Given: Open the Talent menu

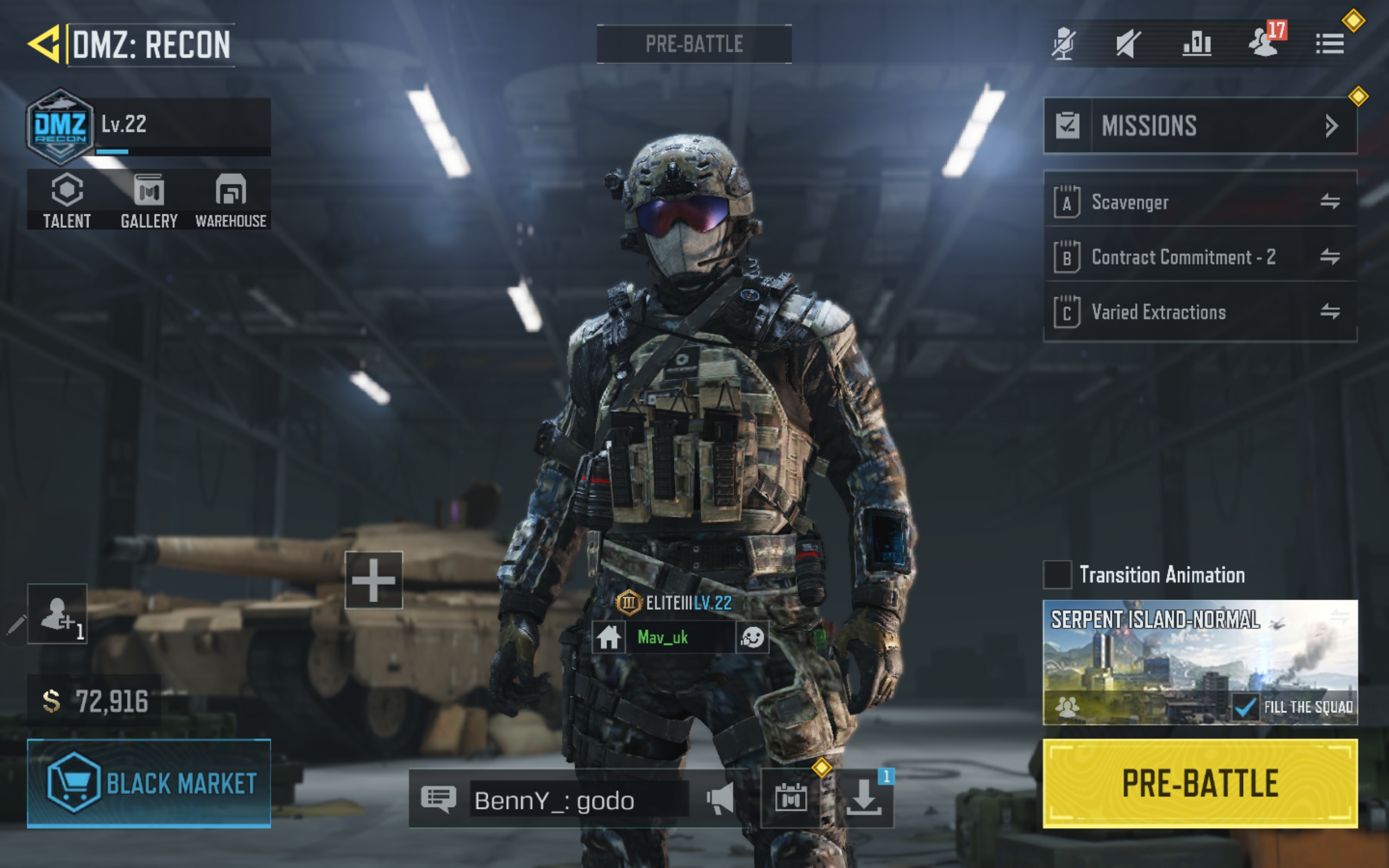Looking at the screenshot, I should (x=67, y=200).
